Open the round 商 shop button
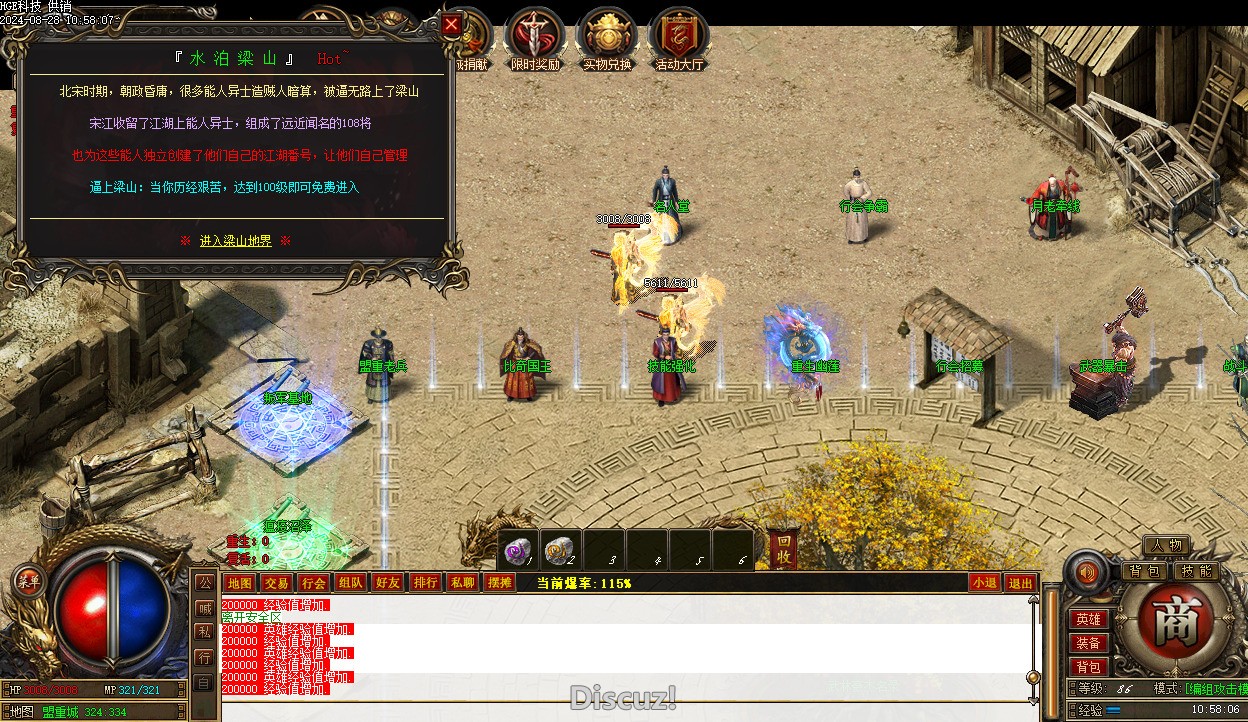Viewport: 1248px width, 722px height. [1168, 623]
